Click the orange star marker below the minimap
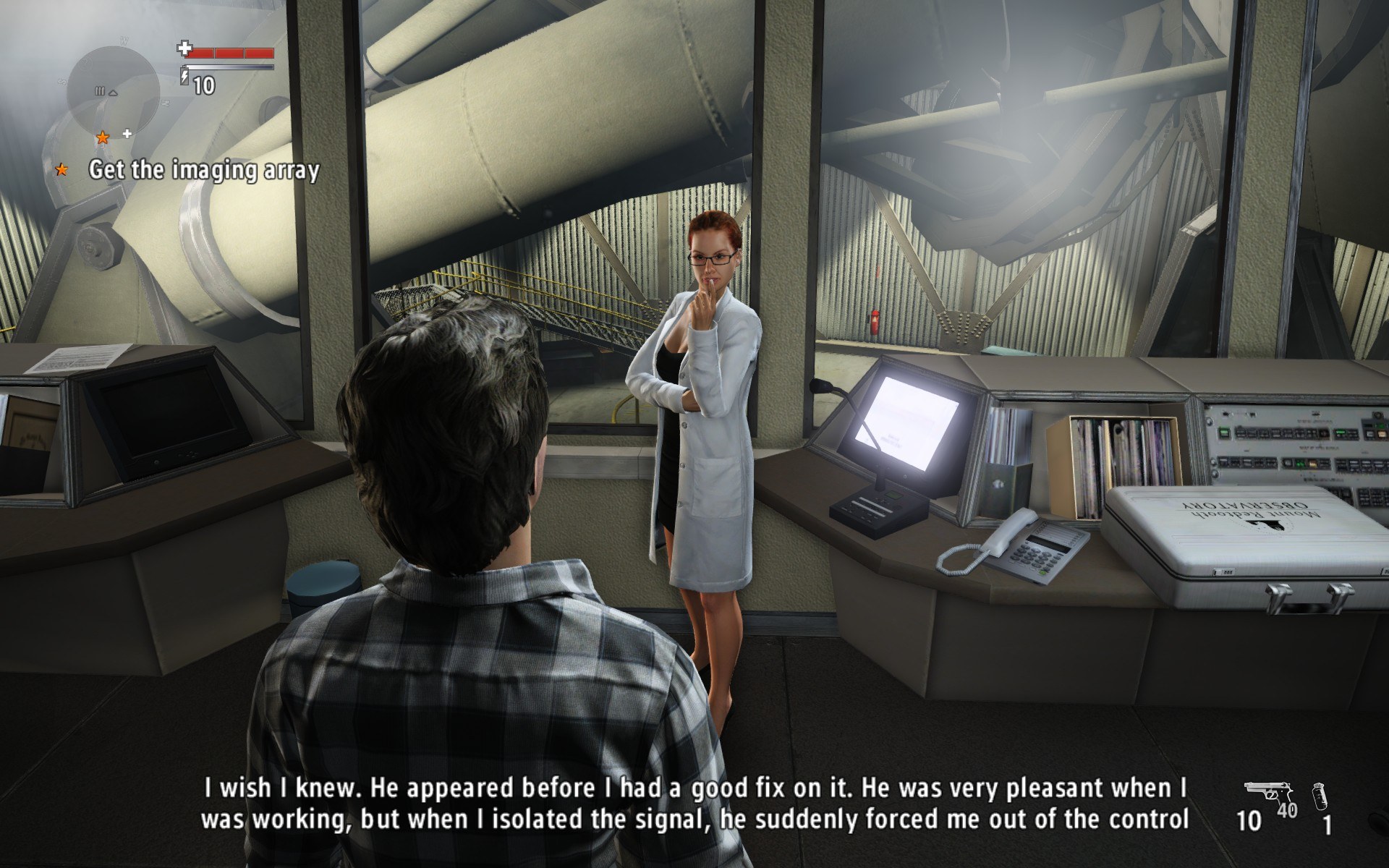Image resolution: width=1389 pixels, height=868 pixels. point(103,137)
